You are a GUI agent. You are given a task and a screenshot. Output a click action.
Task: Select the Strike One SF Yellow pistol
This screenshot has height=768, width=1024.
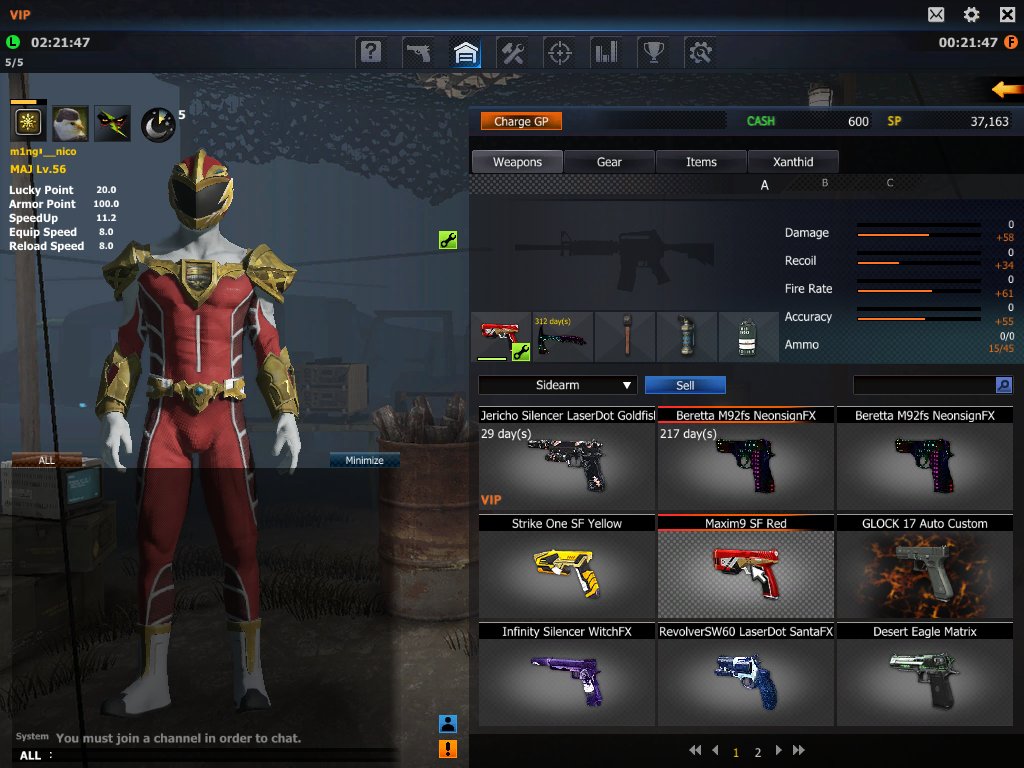coord(567,566)
